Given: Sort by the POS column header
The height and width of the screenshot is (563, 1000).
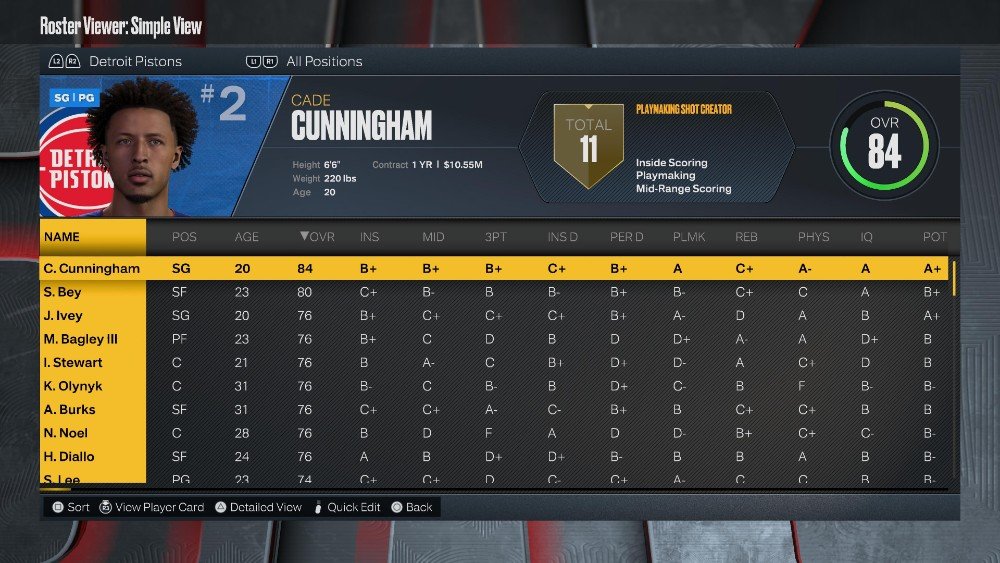Looking at the screenshot, I should pos(184,237).
